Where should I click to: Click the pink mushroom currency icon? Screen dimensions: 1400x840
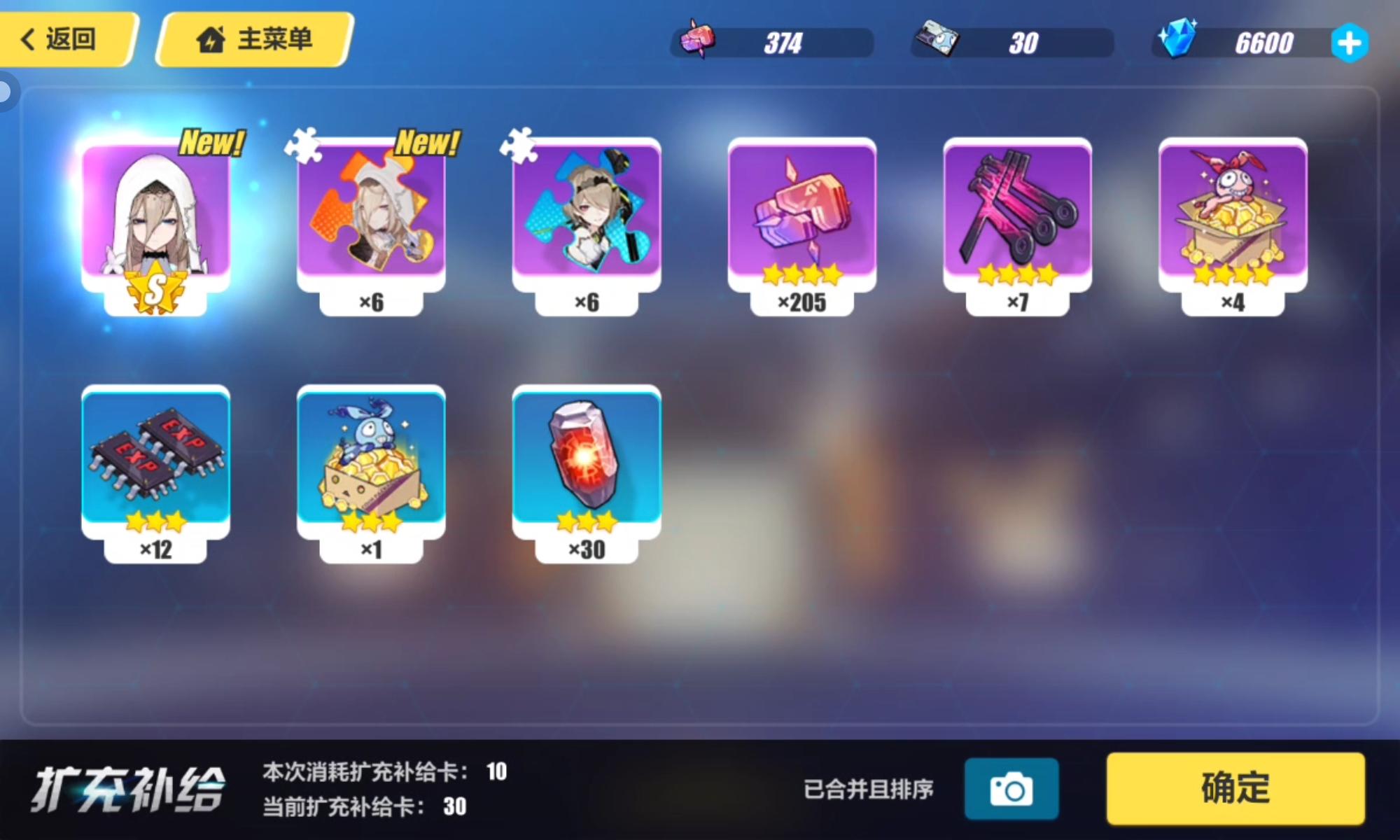click(696, 41)
